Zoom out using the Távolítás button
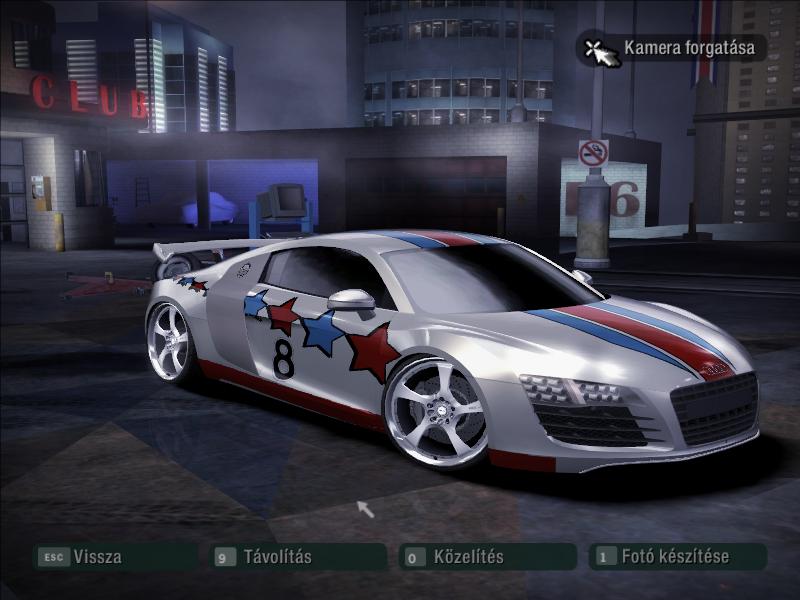Image resolution: width=800 pixels, height=600 pixels. 277,557
